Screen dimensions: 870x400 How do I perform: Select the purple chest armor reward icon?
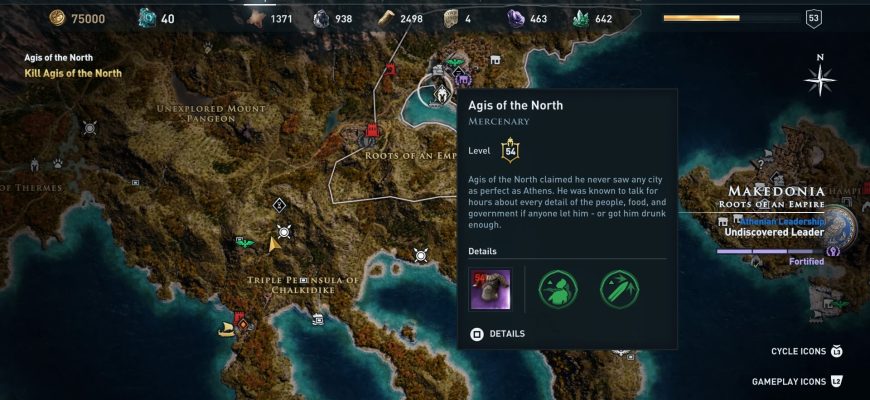pos(490,288)
